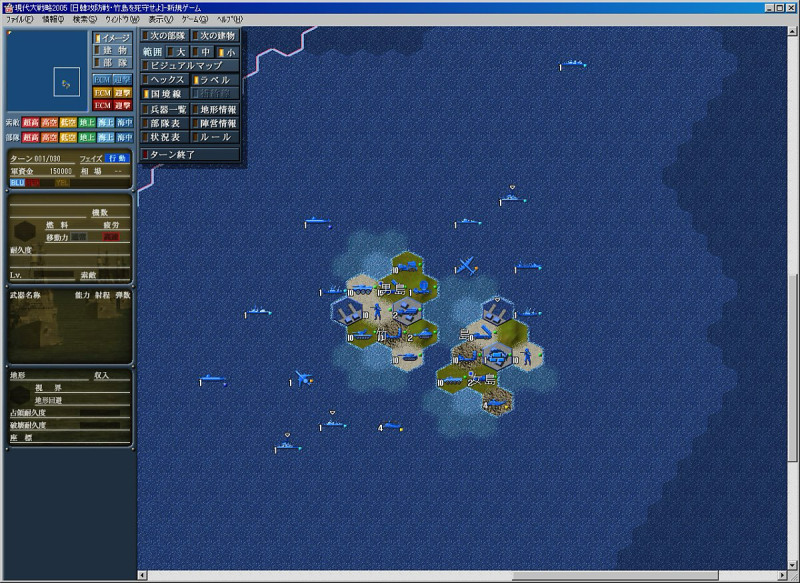
Task: Switch minimap to イメージ image mode
Action: (x=112, y=37)
